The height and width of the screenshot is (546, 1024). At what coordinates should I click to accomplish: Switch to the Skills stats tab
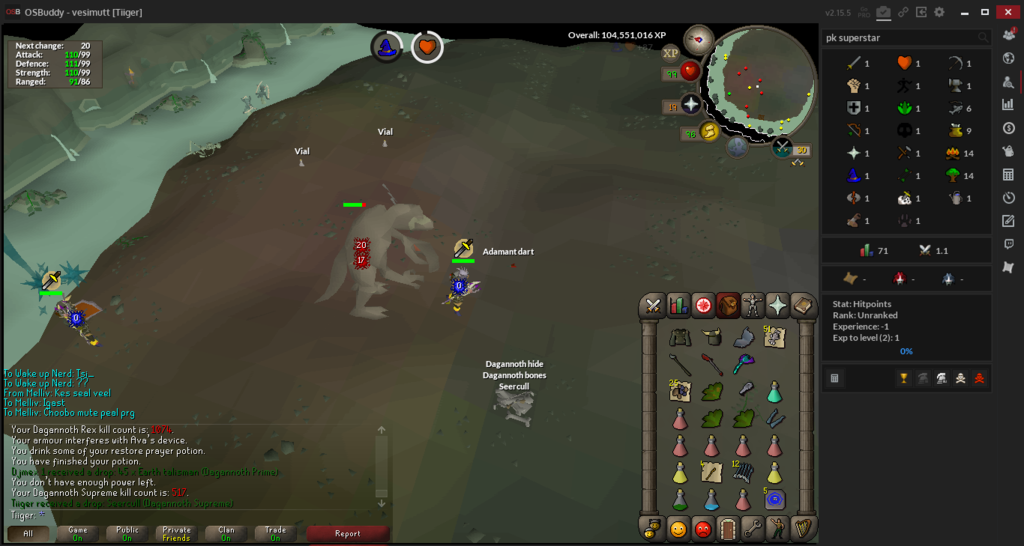click(678, 306)
